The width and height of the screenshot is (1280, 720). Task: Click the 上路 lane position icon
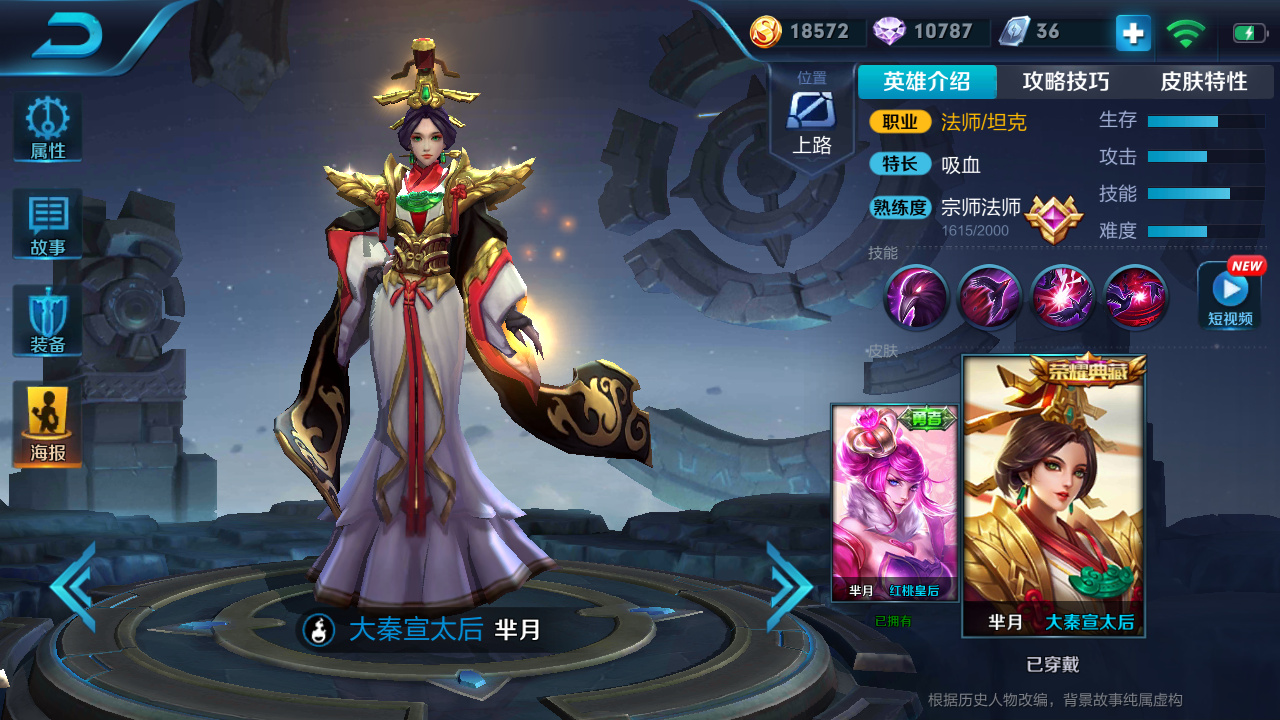[812, 110]
